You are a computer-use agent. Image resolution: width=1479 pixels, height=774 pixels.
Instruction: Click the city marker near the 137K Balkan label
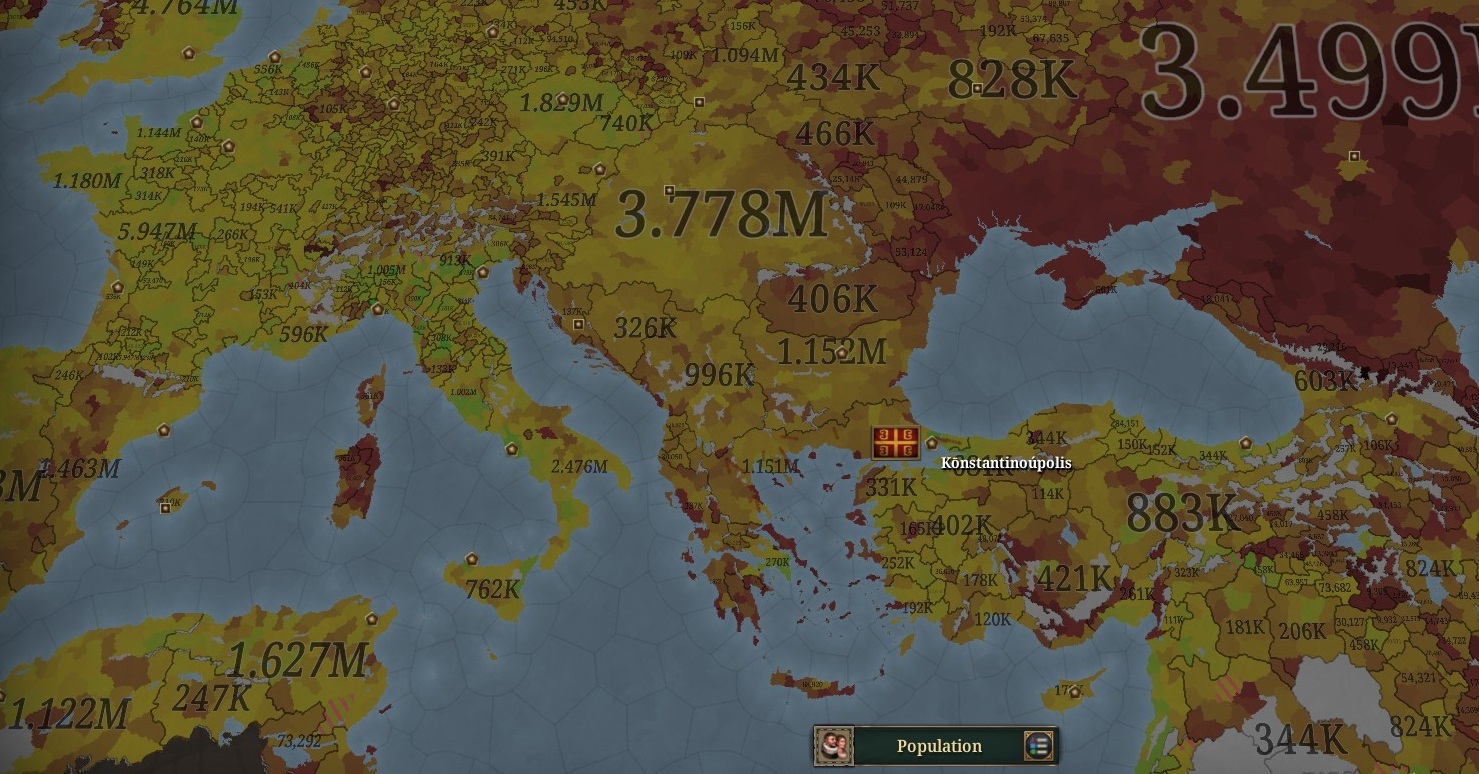(578, 324)
